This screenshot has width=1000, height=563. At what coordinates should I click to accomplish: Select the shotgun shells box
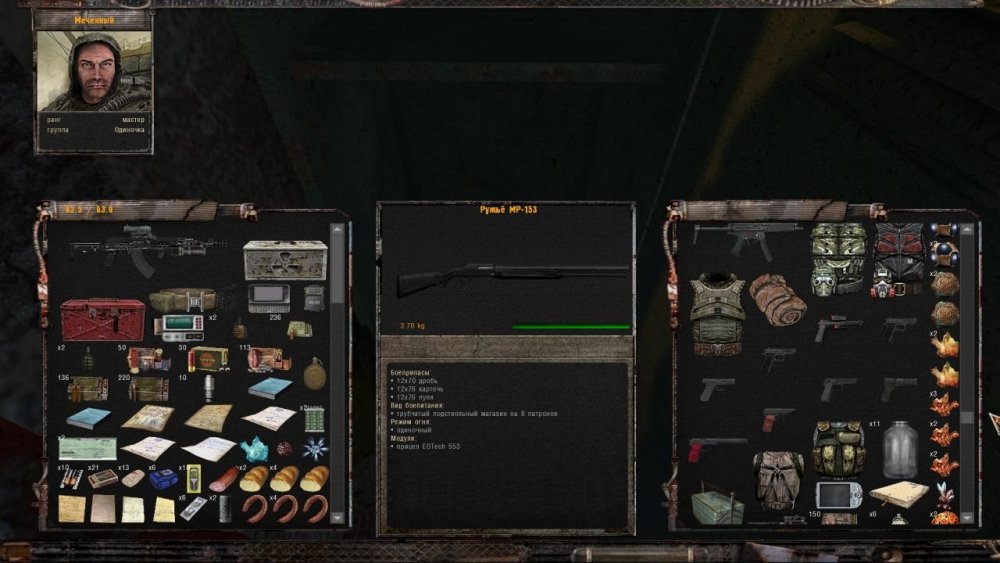coord(209,358)
